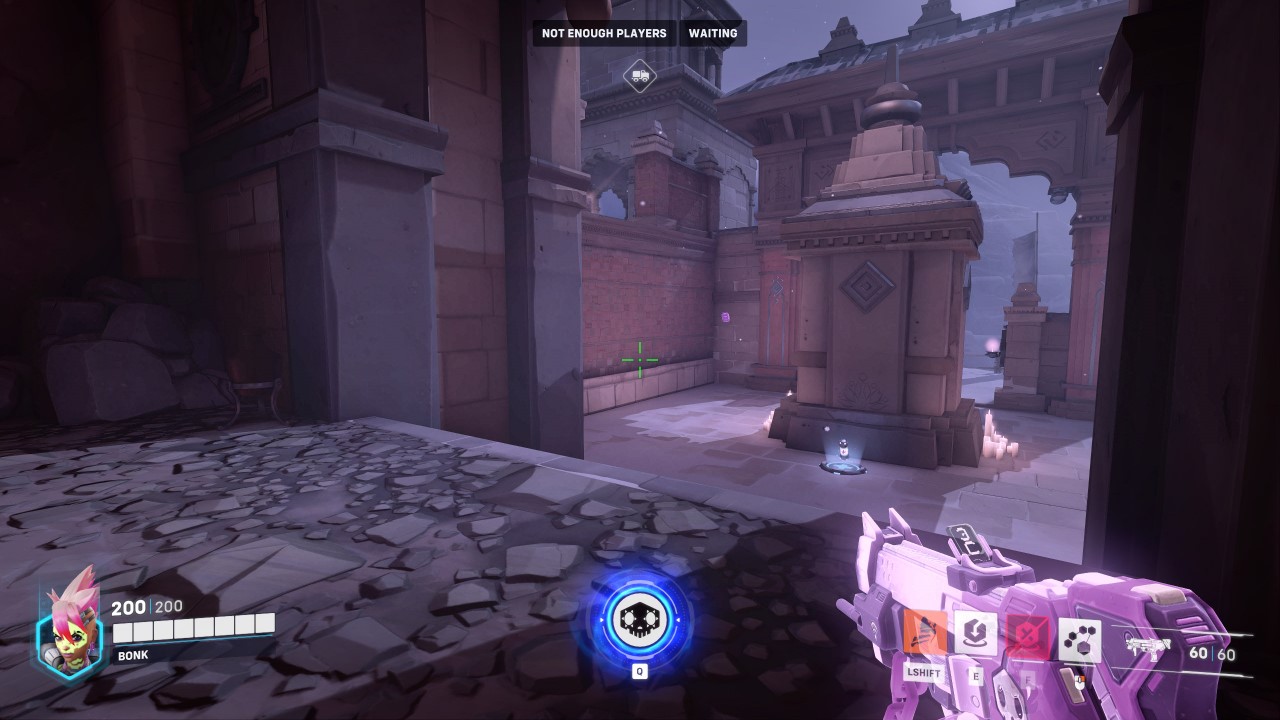Click the Hack ability icon above the E key
Image resolution: width=1280 pixels, height=720 pixels.
[974, 634]
